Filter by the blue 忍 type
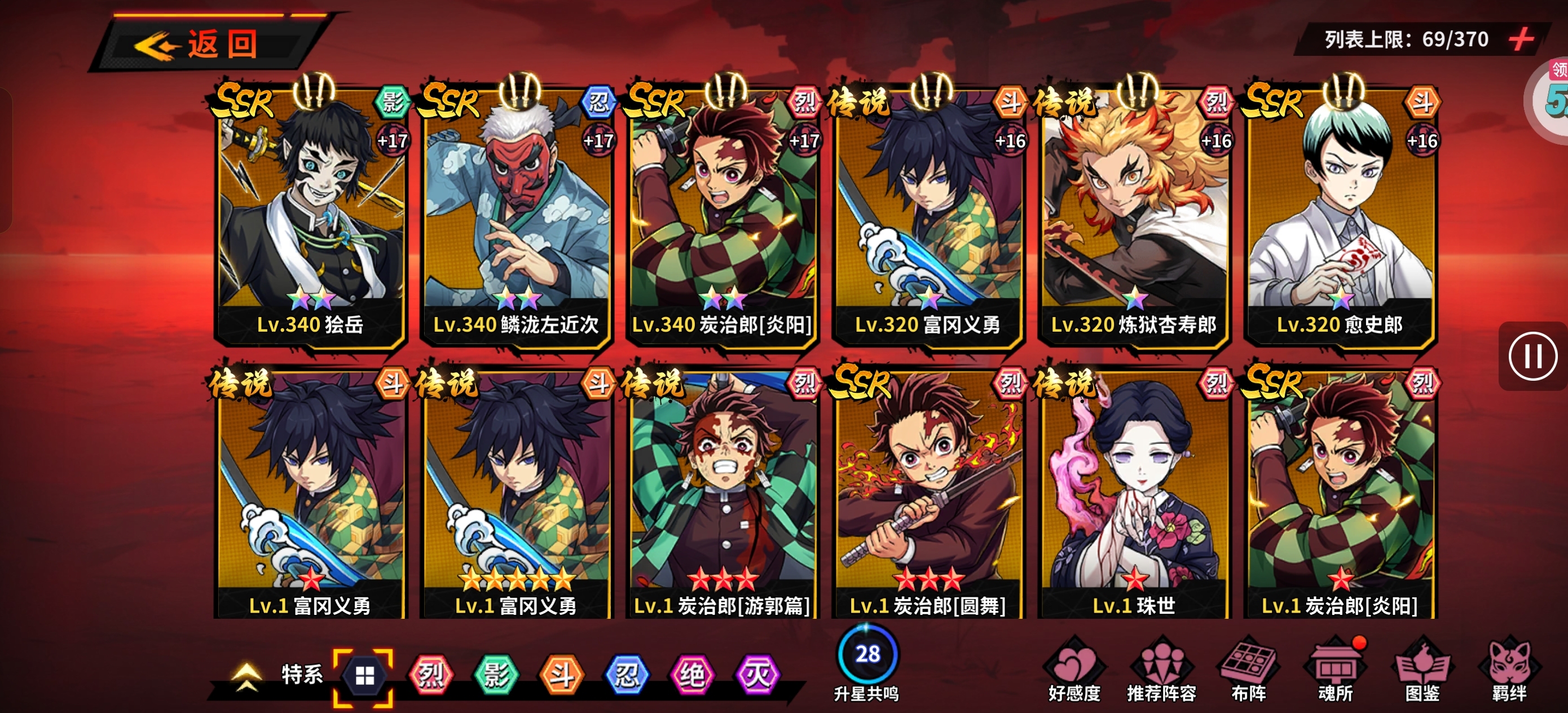Screen dimensions: 1568x713 coord(626,675)
